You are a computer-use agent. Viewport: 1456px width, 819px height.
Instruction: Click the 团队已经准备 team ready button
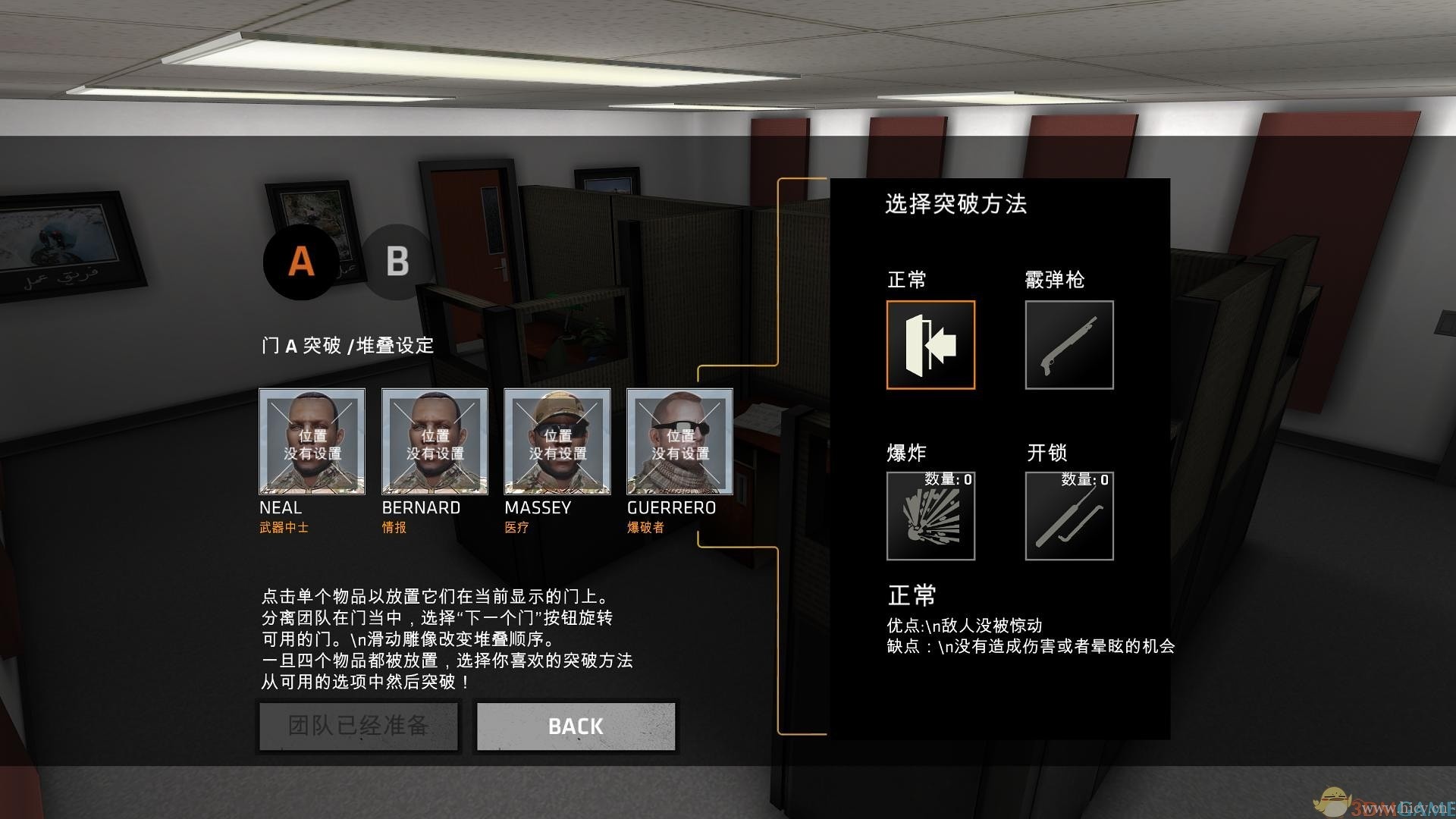pos(359,726)
